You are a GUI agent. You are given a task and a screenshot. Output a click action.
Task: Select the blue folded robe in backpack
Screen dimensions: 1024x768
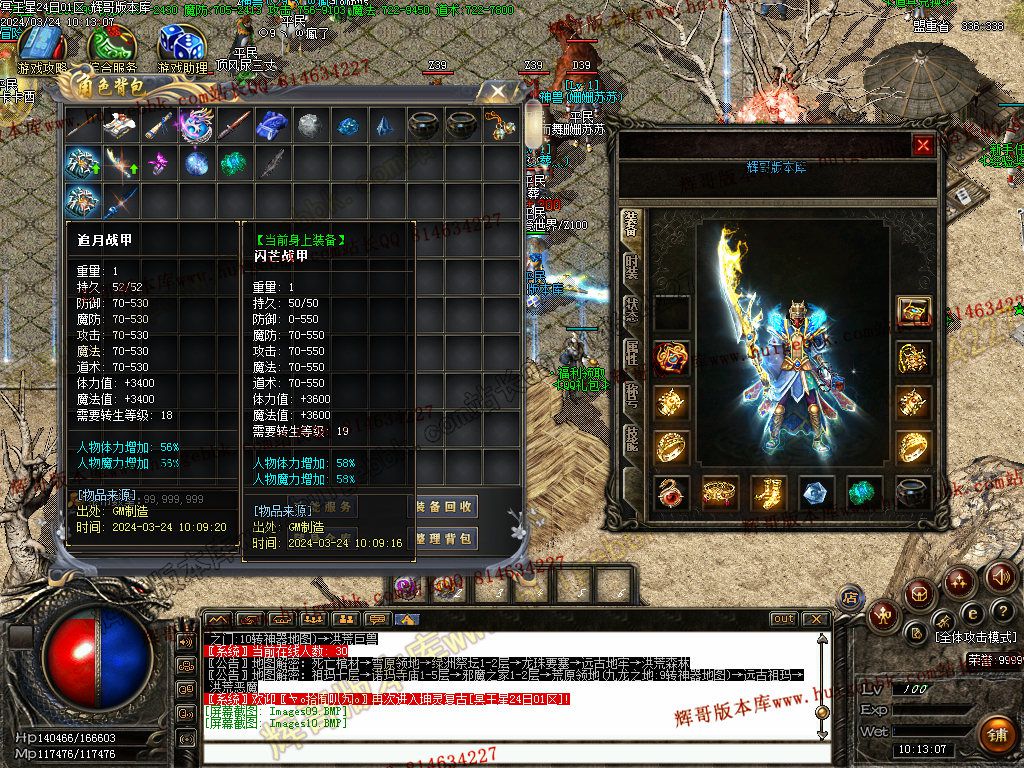pyautogui.click(x=272, y=126)
